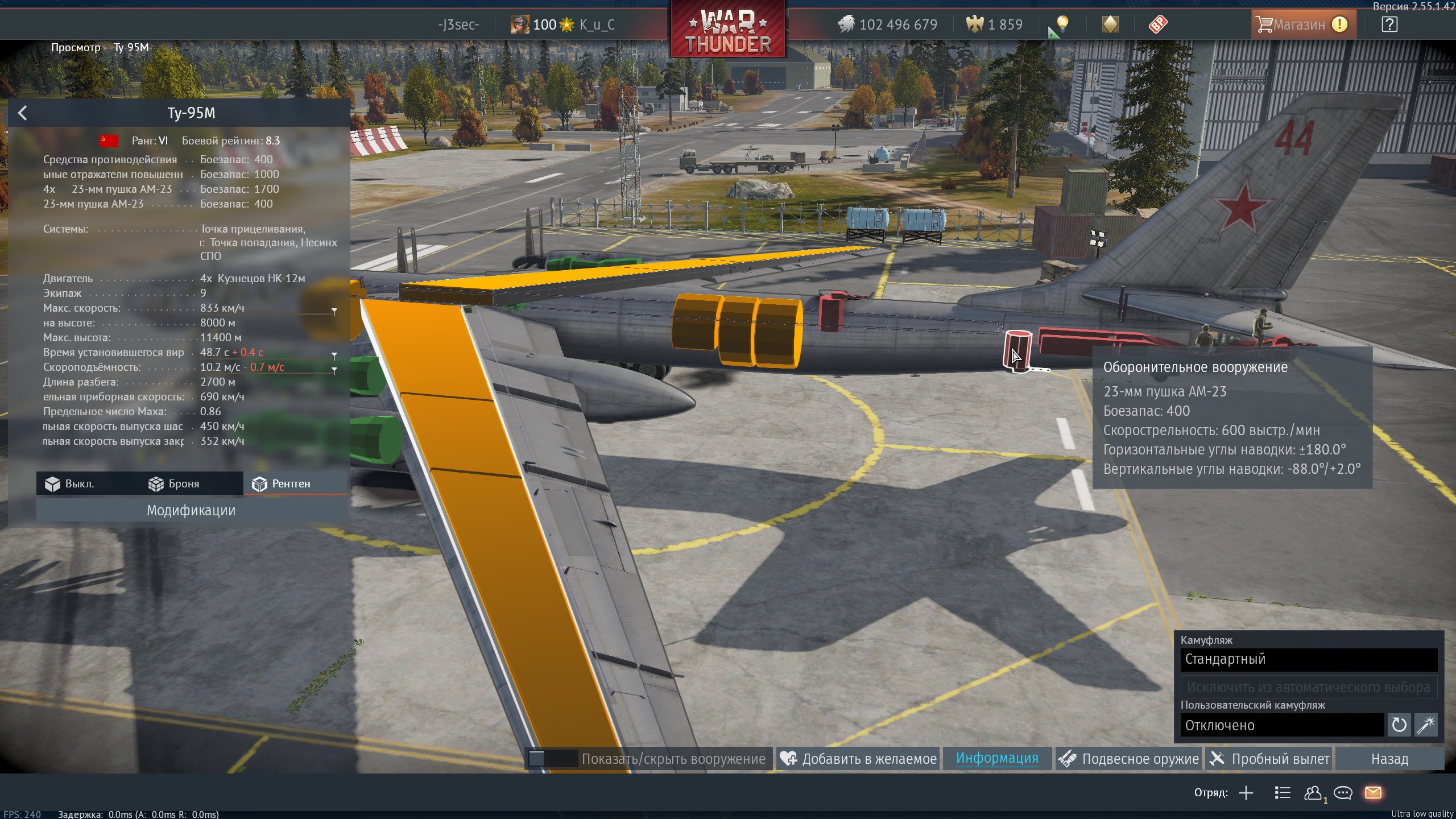Viewport: 1456px width, 819px height.
Task: Click the Назад button
Action: 1389,759
